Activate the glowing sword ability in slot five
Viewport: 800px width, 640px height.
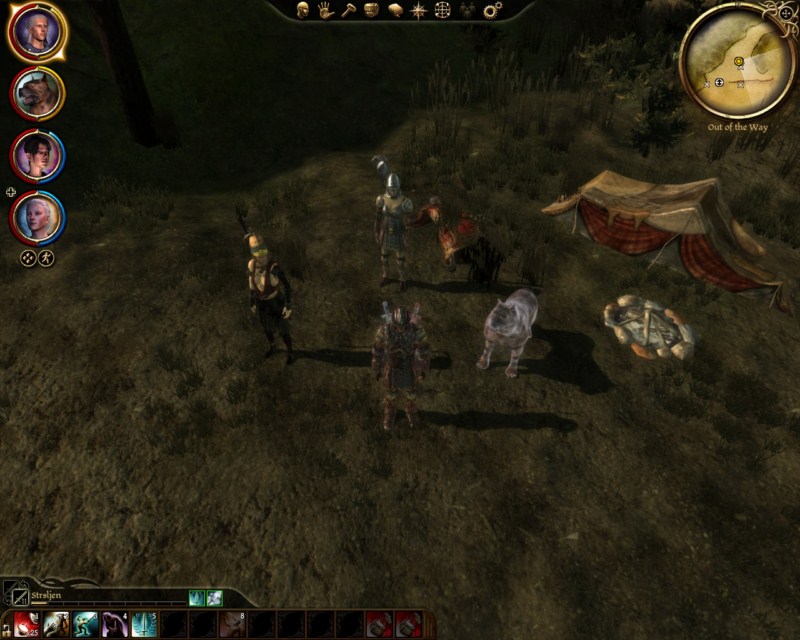click(x=144, y=624)
